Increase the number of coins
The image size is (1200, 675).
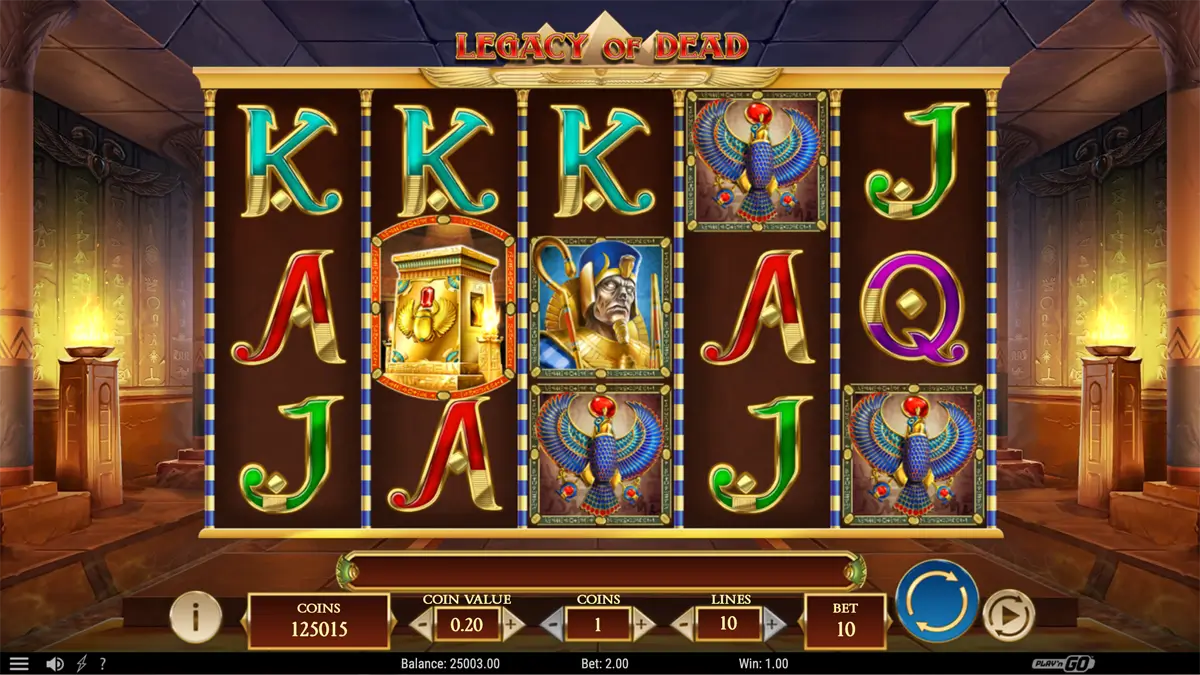pos(643,625)
